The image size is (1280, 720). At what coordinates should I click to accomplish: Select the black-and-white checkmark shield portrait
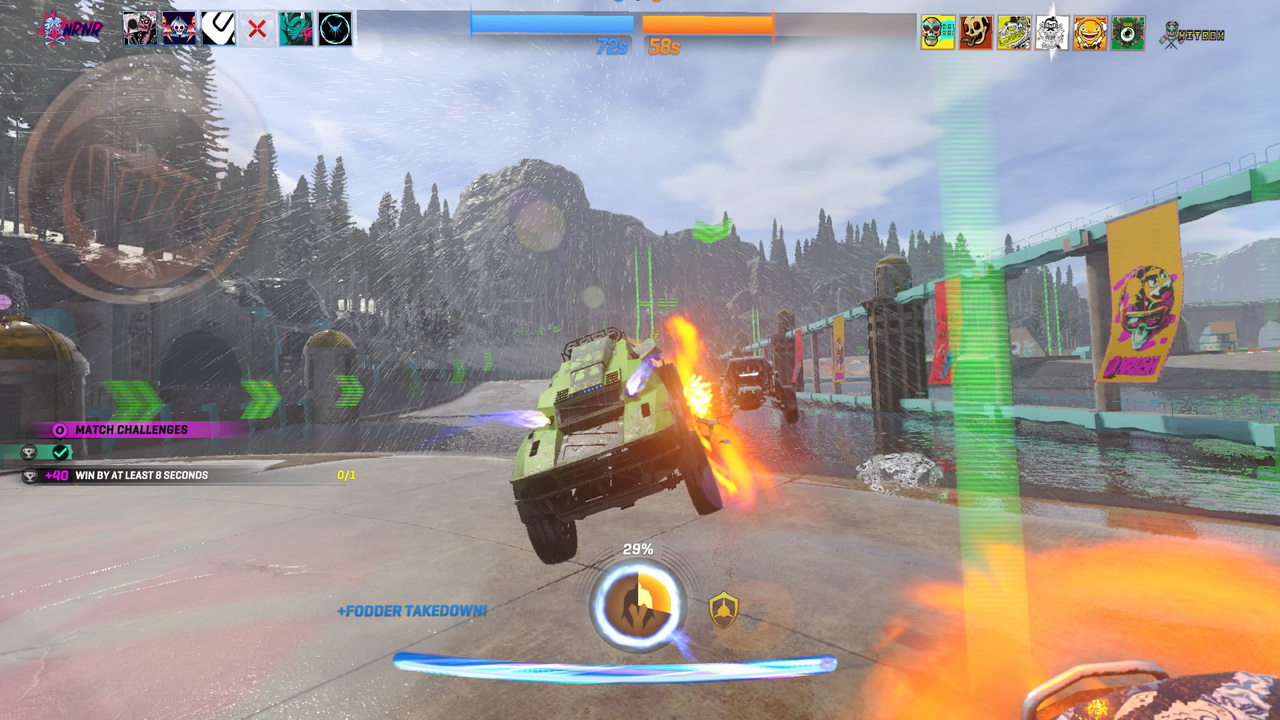click(218, 29)
